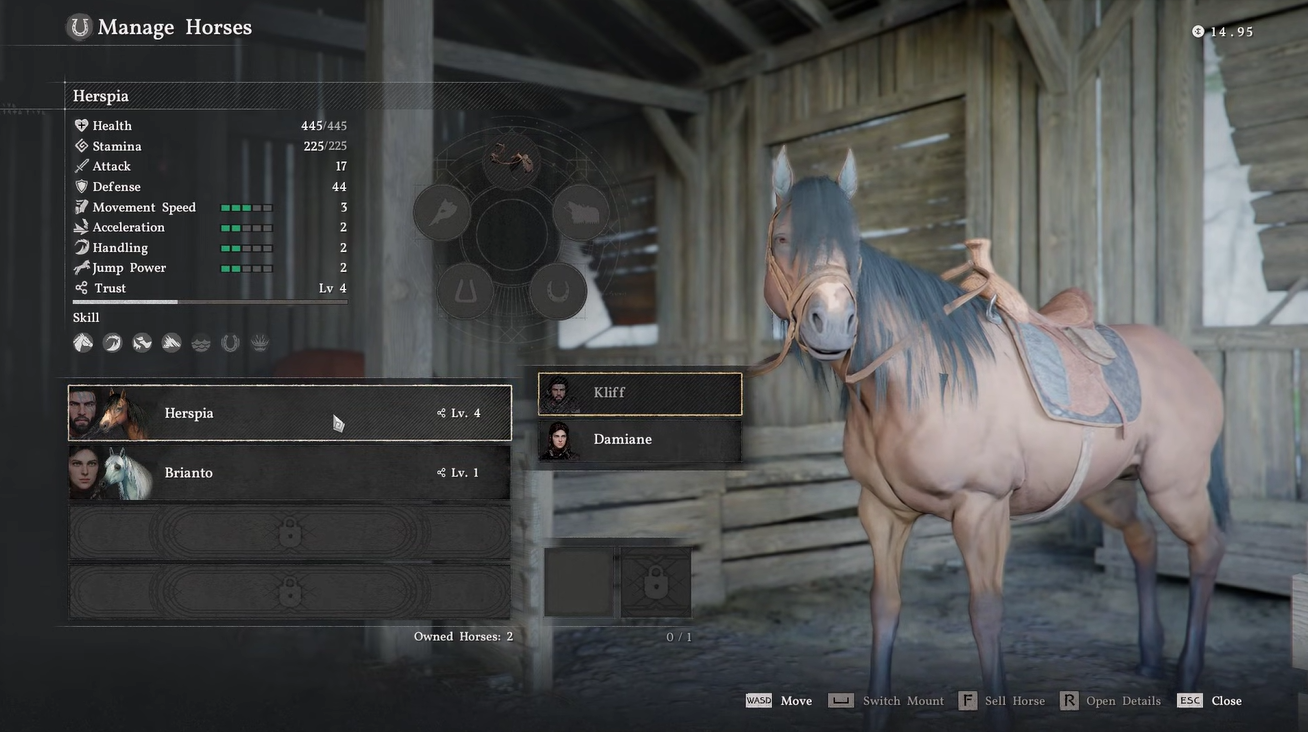Click the Switch Mount option
Screen dimensions: 1308x732
point(888,701)
